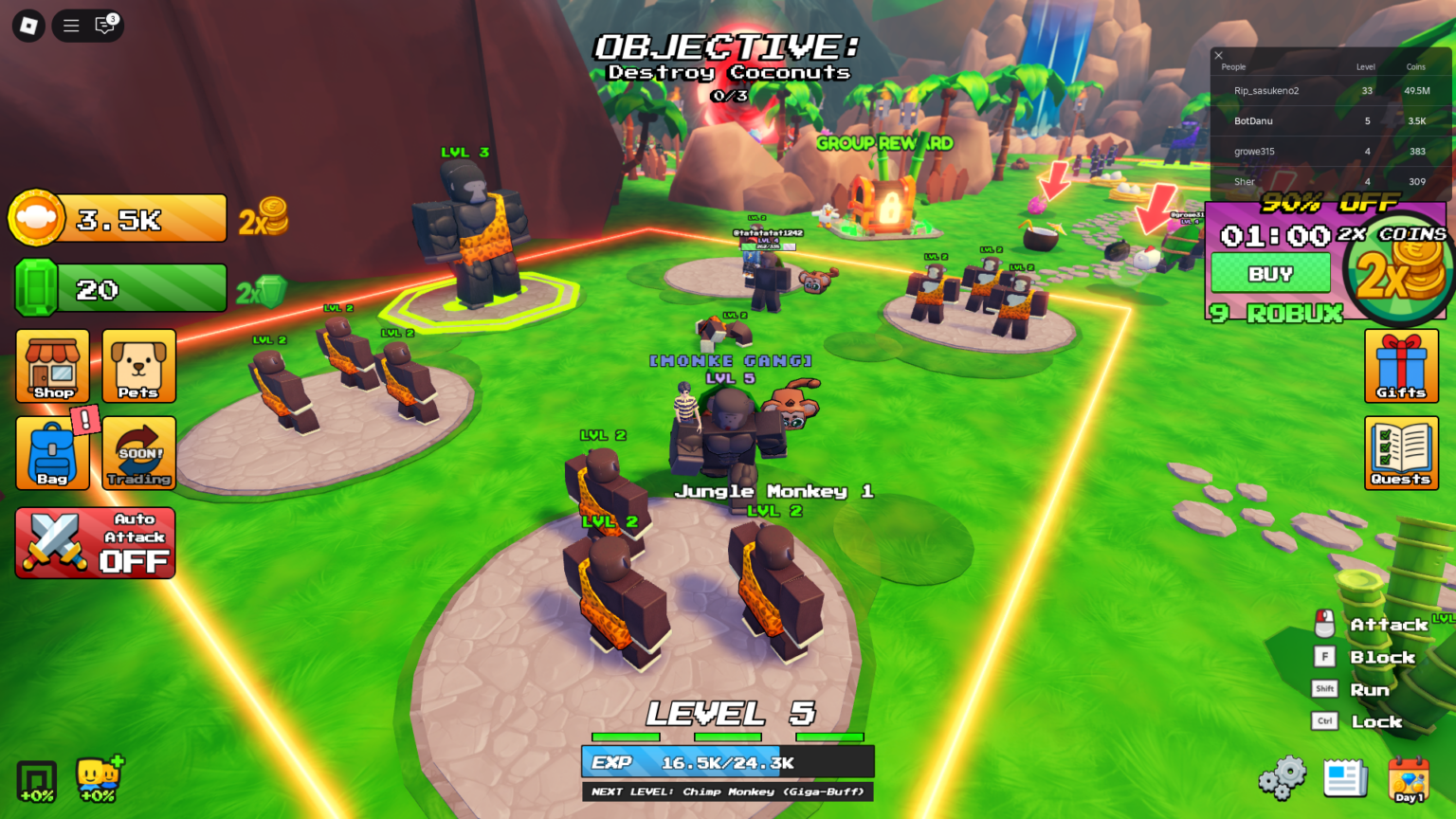1456x819 pixels.
Task: Open the Day 1 daily rewards calendar
Action: click(1410, 779)
